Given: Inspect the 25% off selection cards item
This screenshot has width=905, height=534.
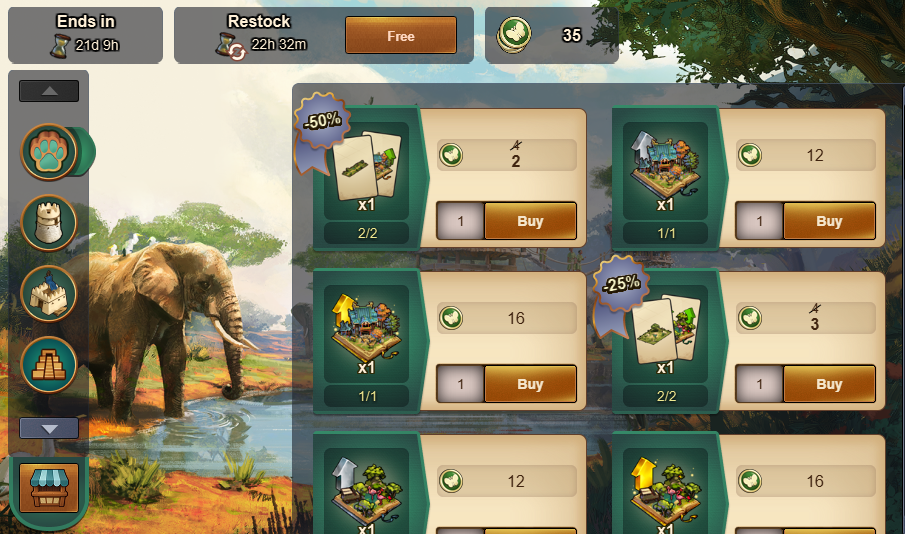Looking at the screenshot, I should [665, 328].
